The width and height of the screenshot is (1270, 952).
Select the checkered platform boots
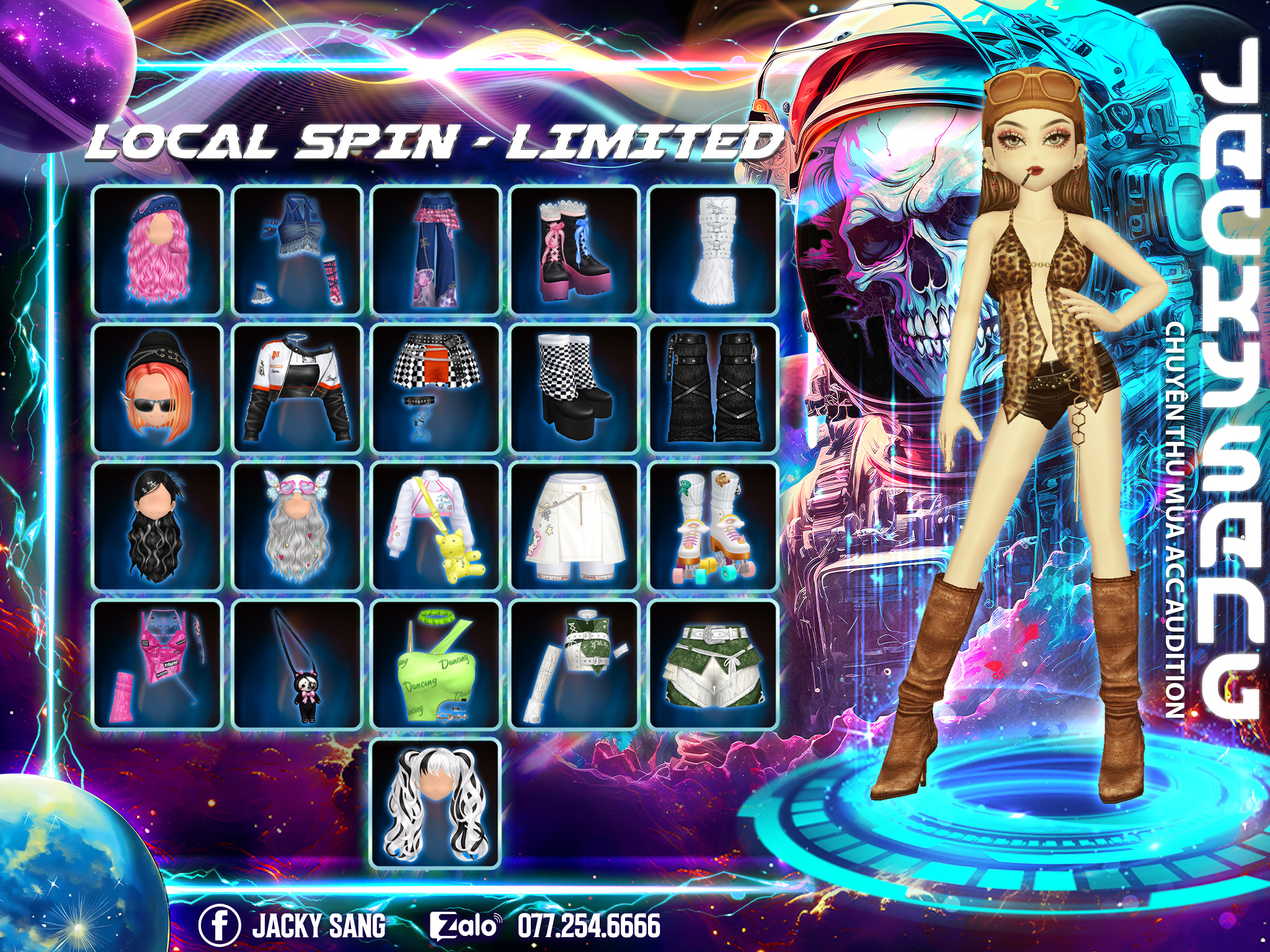[x=575, y=388]
